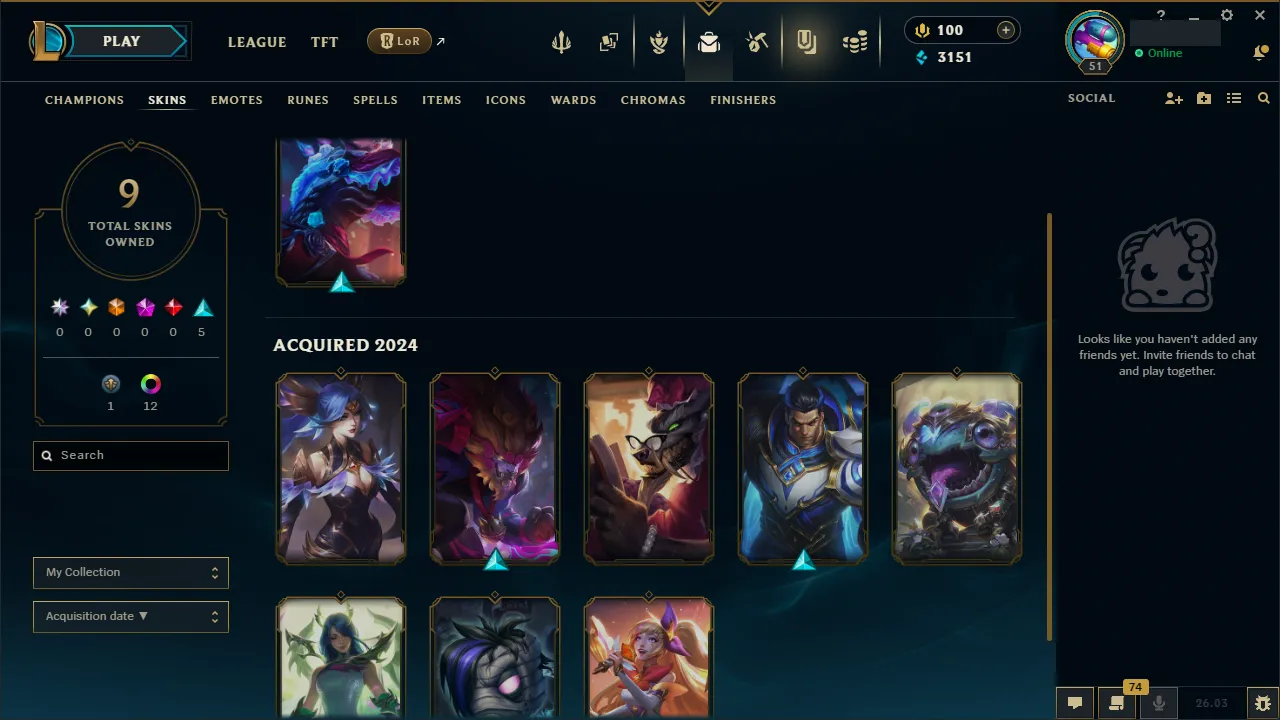1280x720 pixels.
Task: Switch to the CHROMAS tab
Action: pos(653,100)
